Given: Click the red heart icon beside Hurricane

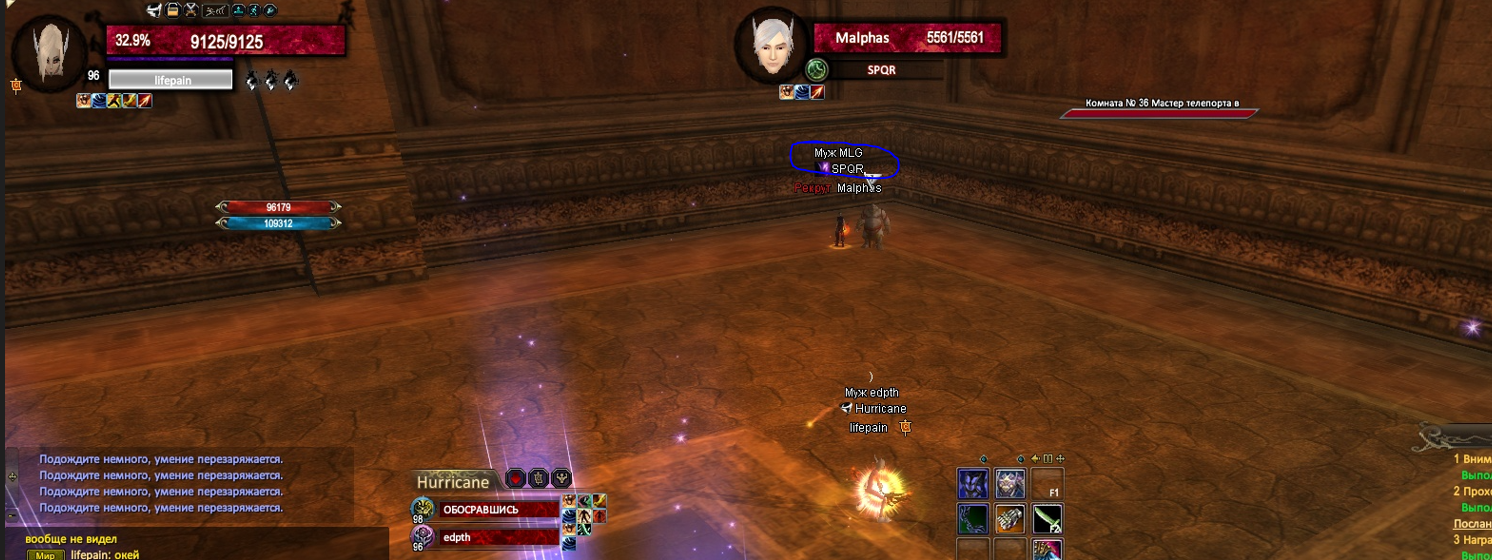Looking at the screenshot, I should pos(514,479).
